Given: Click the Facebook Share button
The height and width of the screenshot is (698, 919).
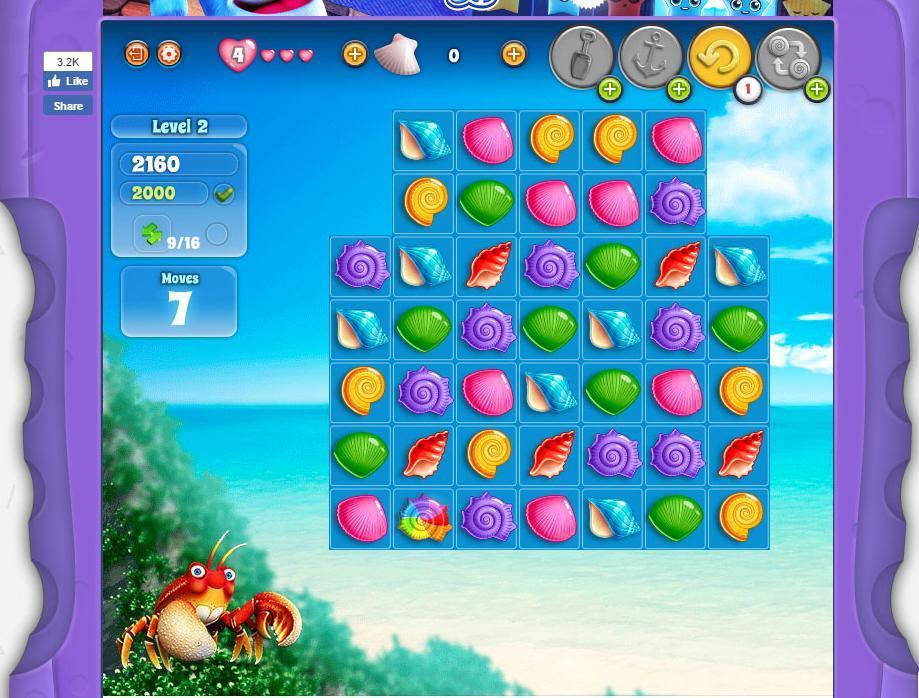Looking at the screenshot, I should (x=68, y=106).
